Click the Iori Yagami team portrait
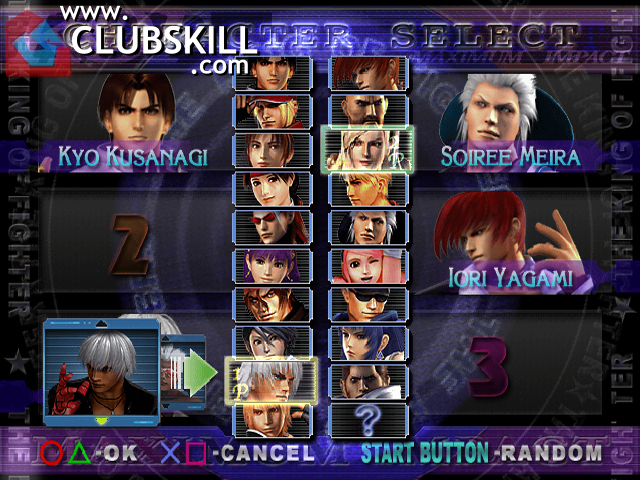This screenshot has height=480, width=640. [505, 240]
